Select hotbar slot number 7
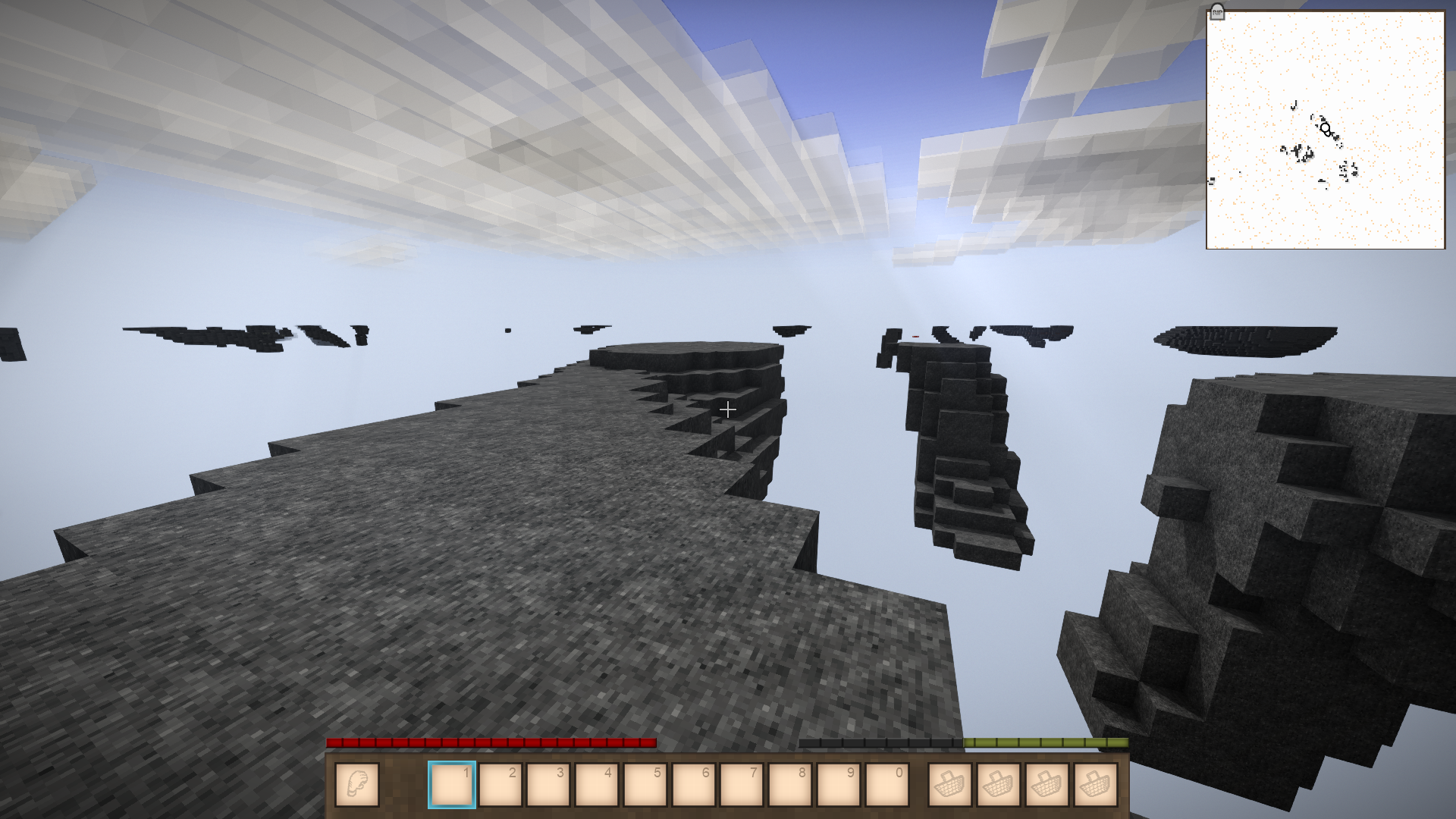 pos(742,784)
